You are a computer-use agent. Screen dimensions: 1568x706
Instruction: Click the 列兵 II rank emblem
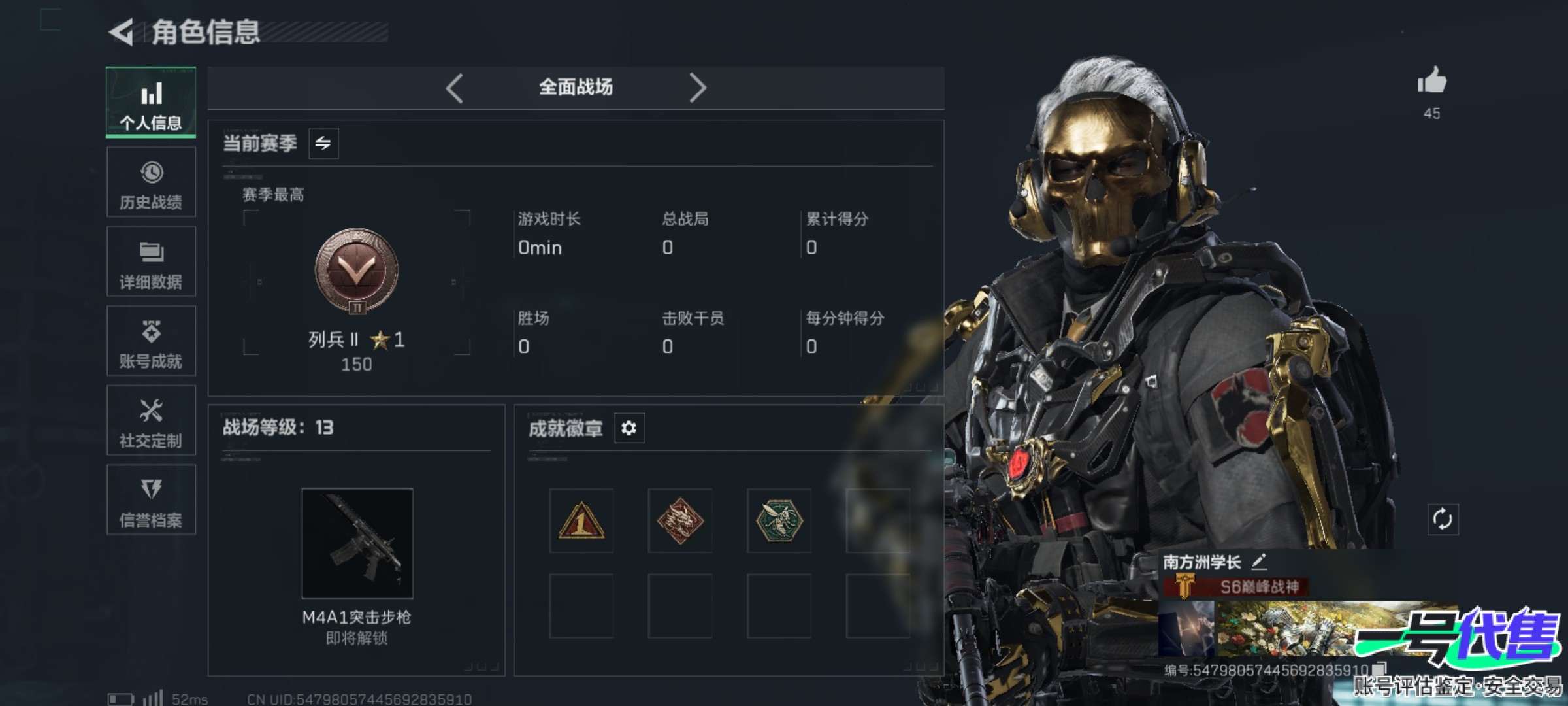[357, 271]
